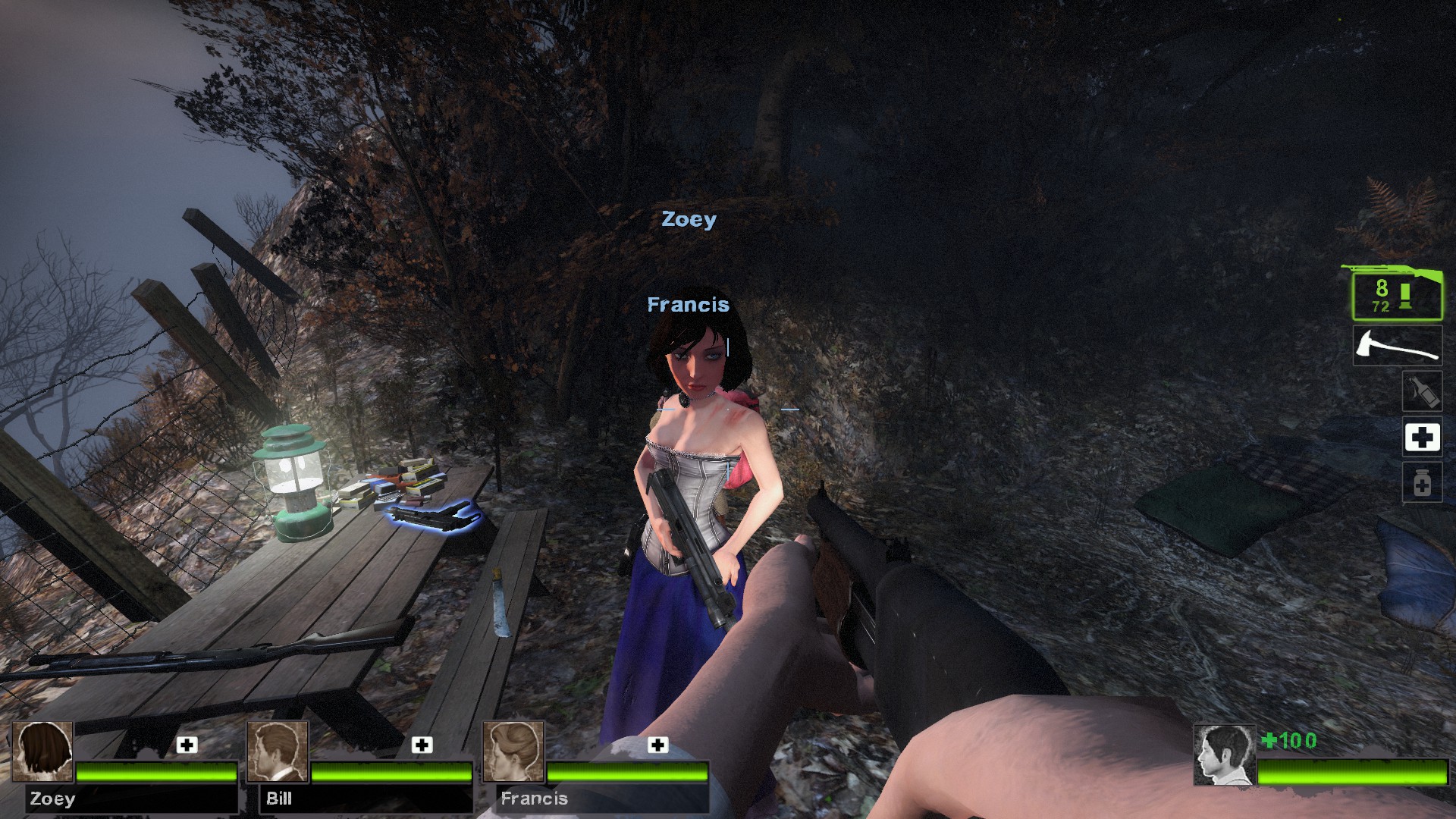Click Francis's first aid kit indicator
The image size is (1456, 819).
(x=657, y=745)
